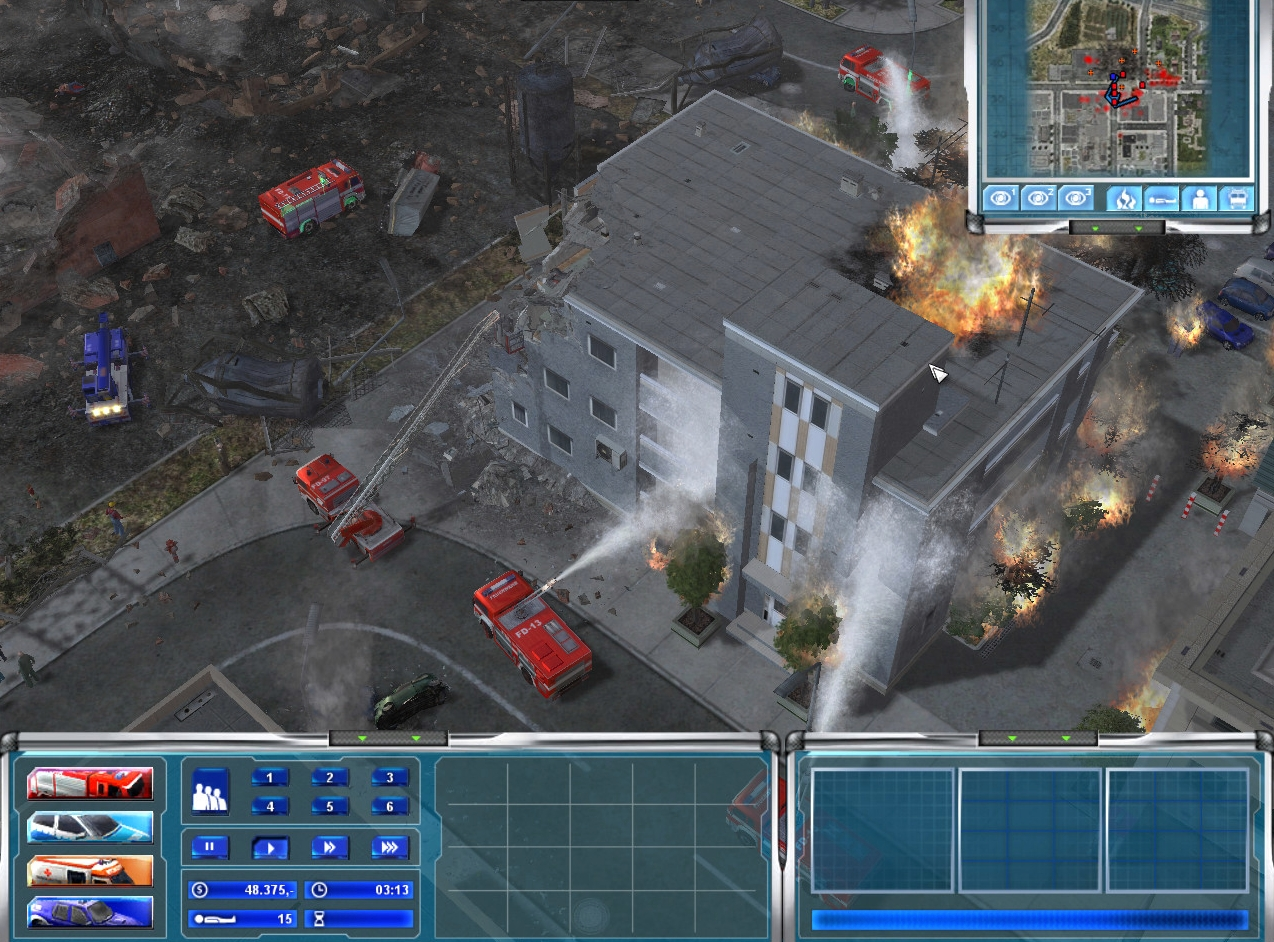This screenshot has width=1274, height=942.
Task: Select unit group 4
Action: 270,806
